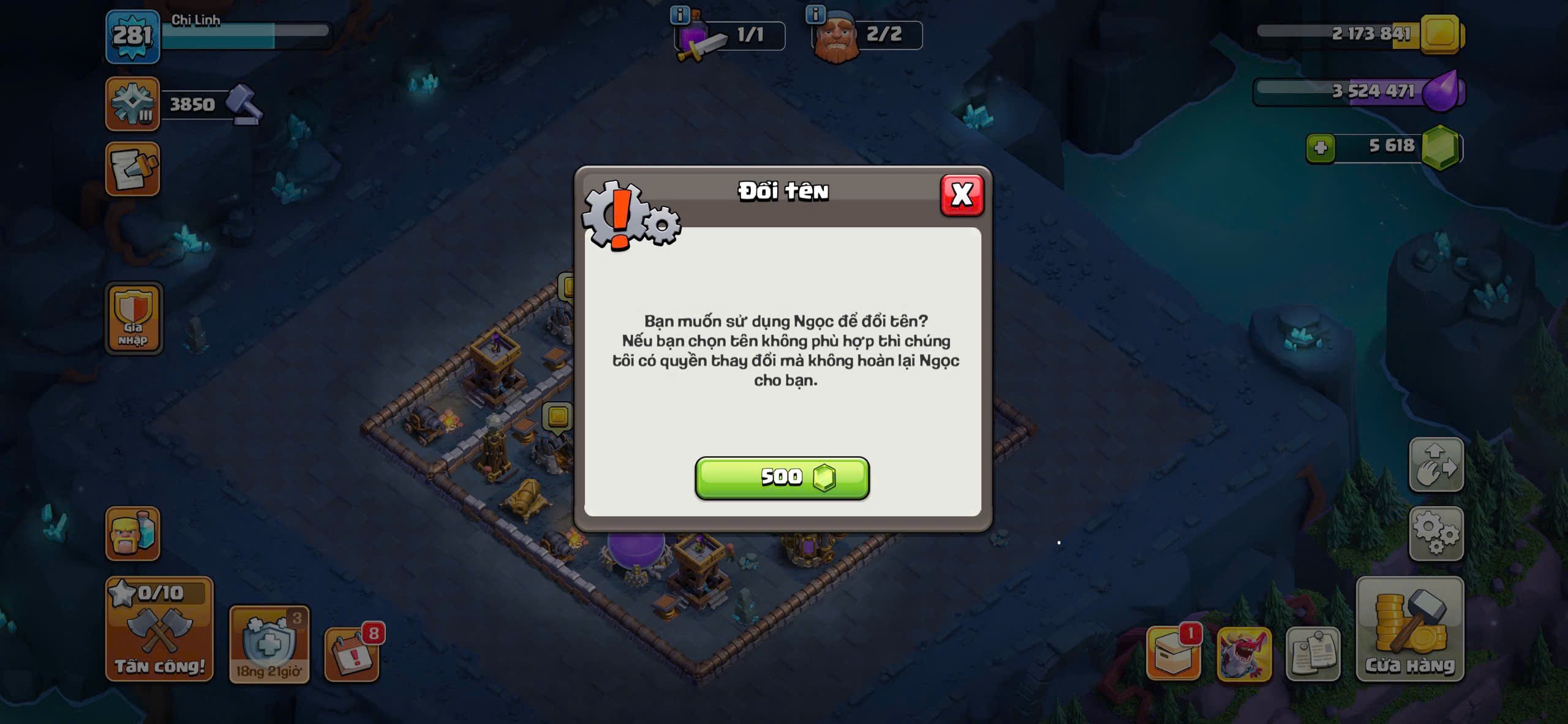The height and width of the screenshot is (724, 1568).
Task: Confirm name change for 500 gems
Action: (x=782, y=478)
